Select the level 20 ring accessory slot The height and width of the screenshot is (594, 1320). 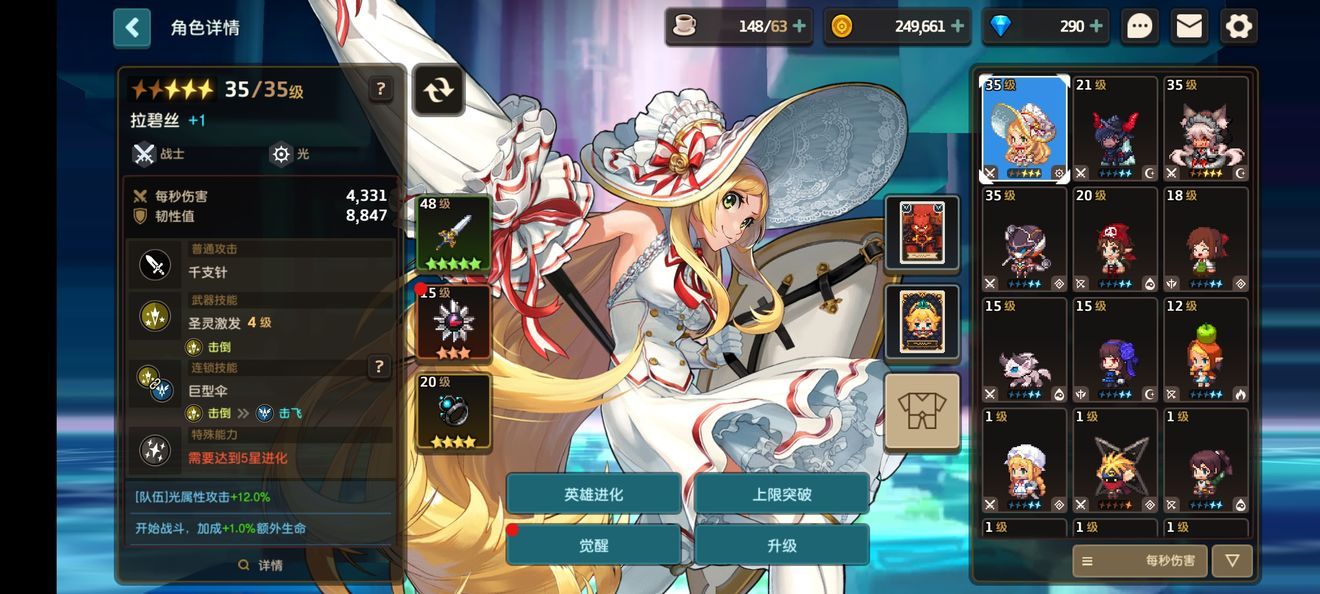click(x=454, y=412)
